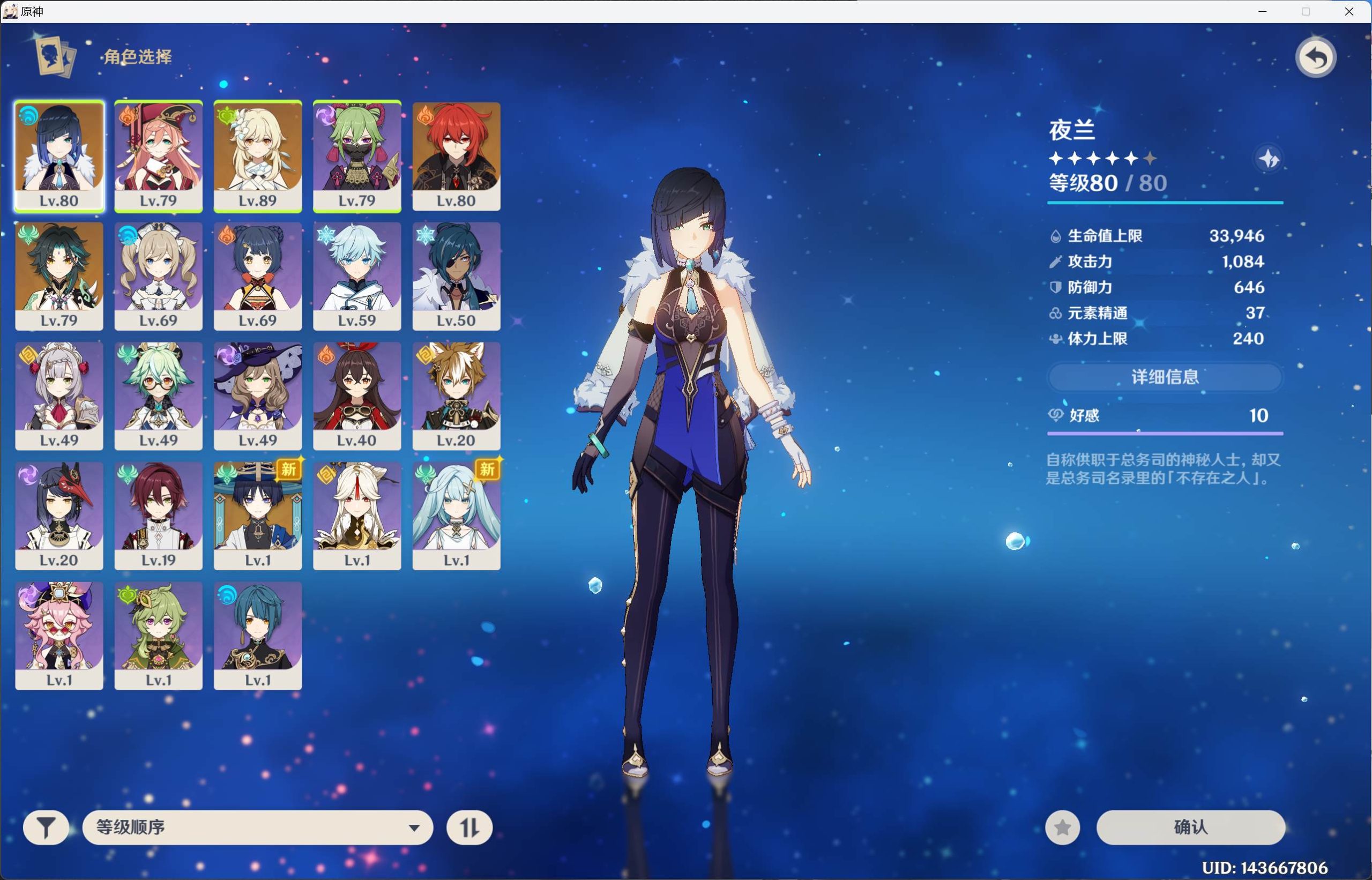Screen dimensions: 1372x880
Task: Pick the masked green-haired Kuki Shinobu card
Action: pos(357,156)
